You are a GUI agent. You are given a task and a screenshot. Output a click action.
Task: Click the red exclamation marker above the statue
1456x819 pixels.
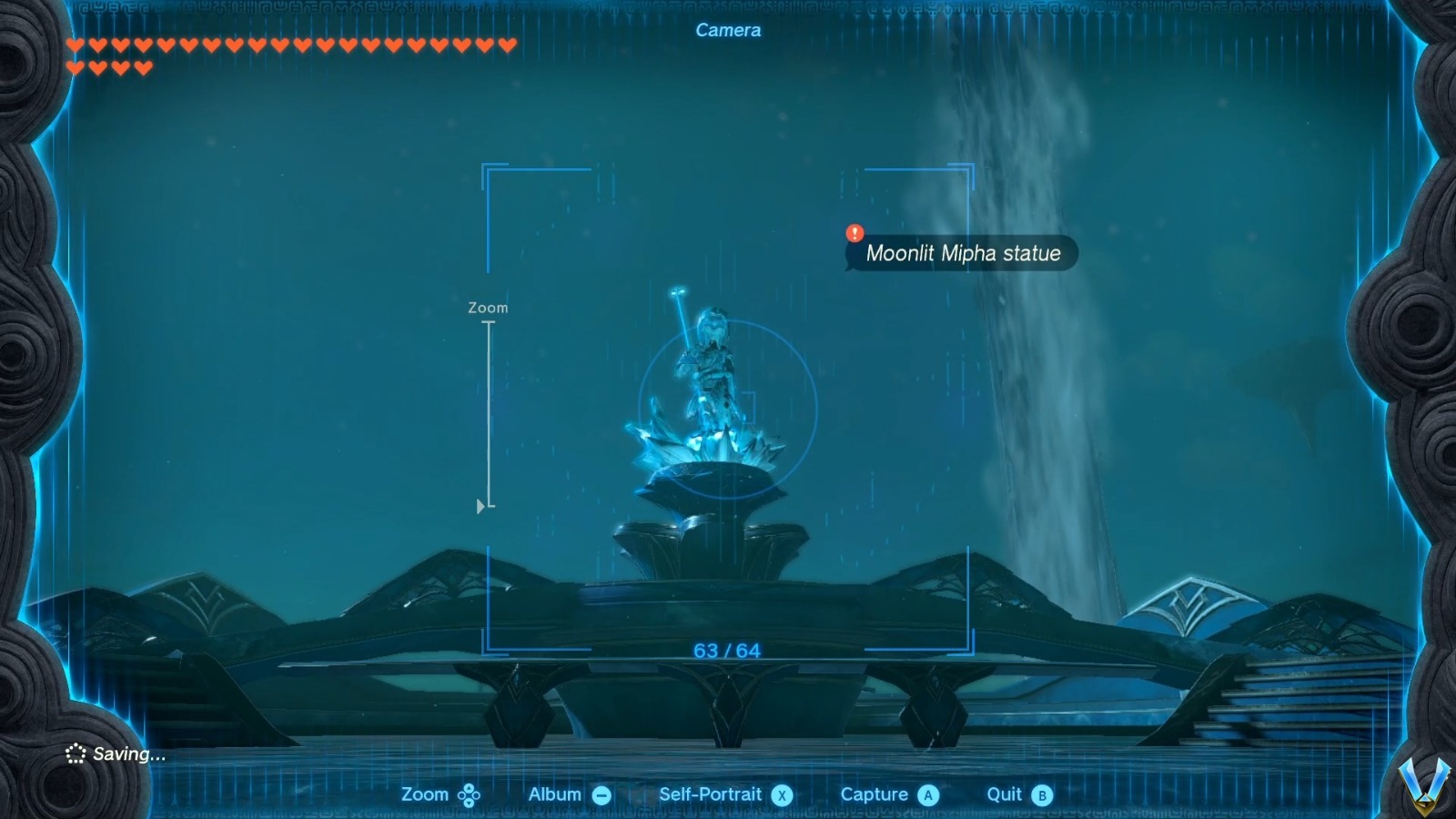coord(854,232)
